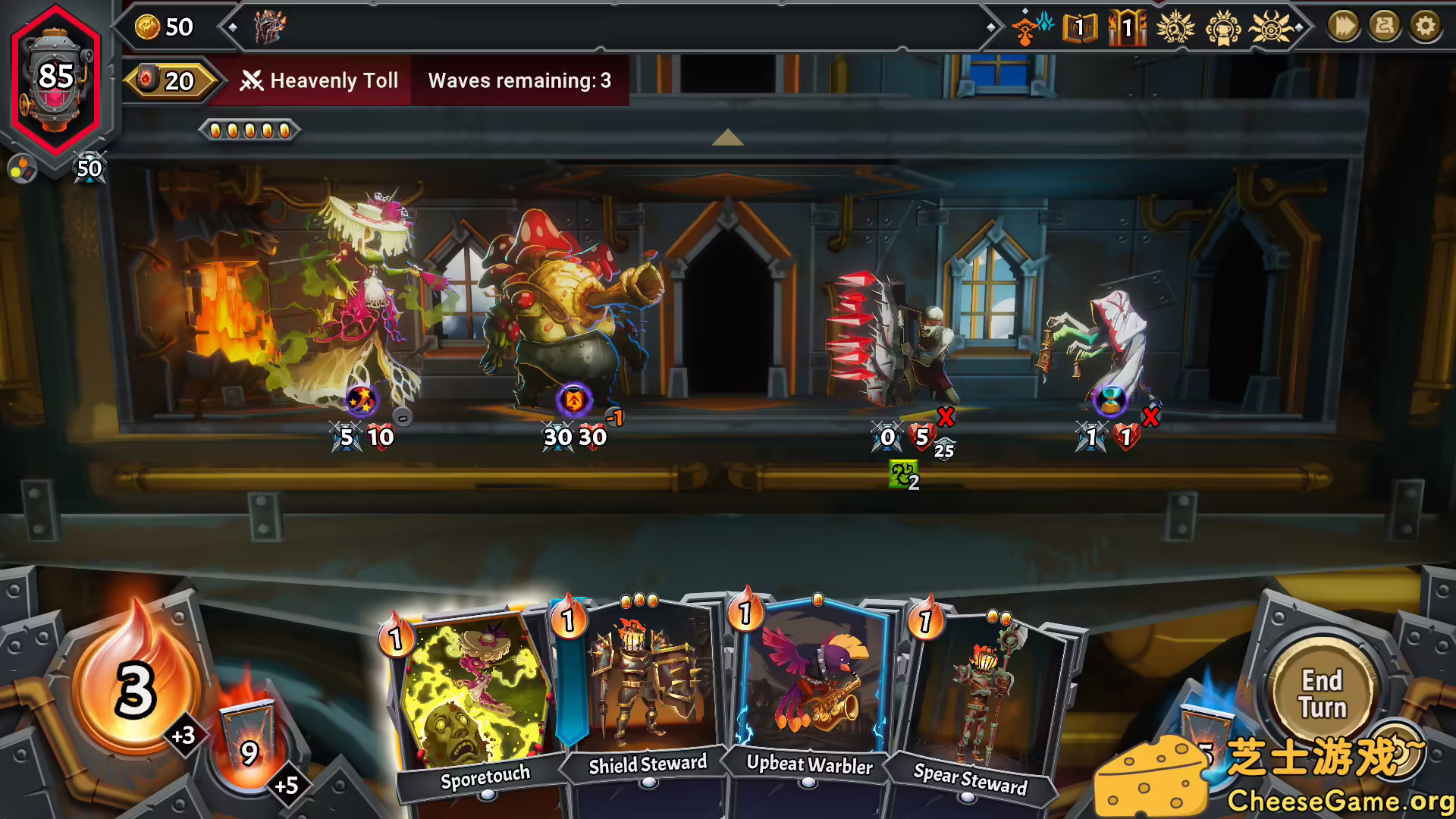Open the settings gear menu

pyautogui.click(x=1424, y=25)
